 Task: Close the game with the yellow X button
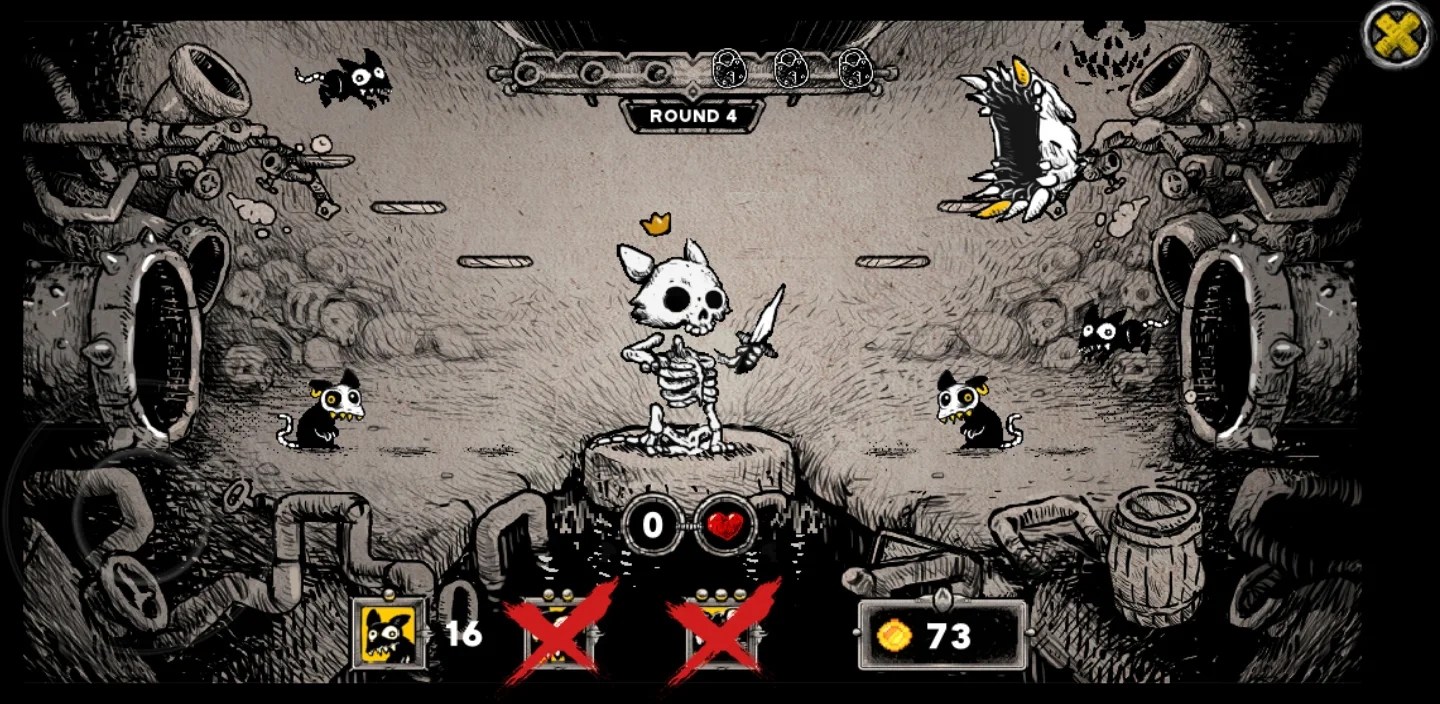click(1399, 37)
